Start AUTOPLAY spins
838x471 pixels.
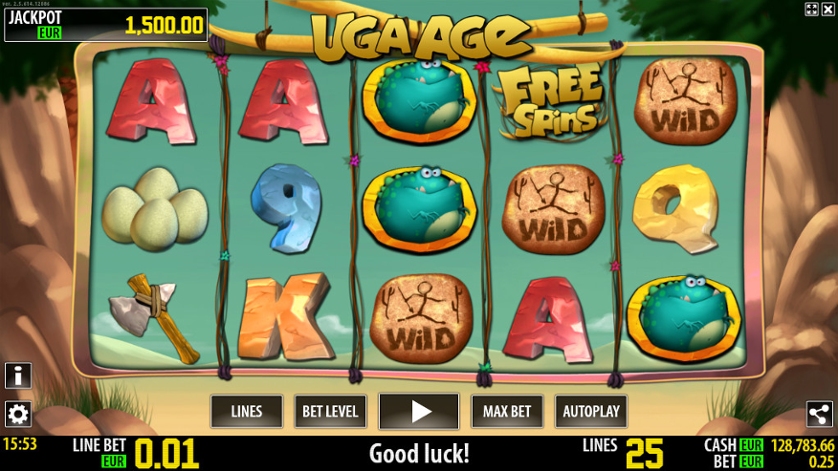591,411
